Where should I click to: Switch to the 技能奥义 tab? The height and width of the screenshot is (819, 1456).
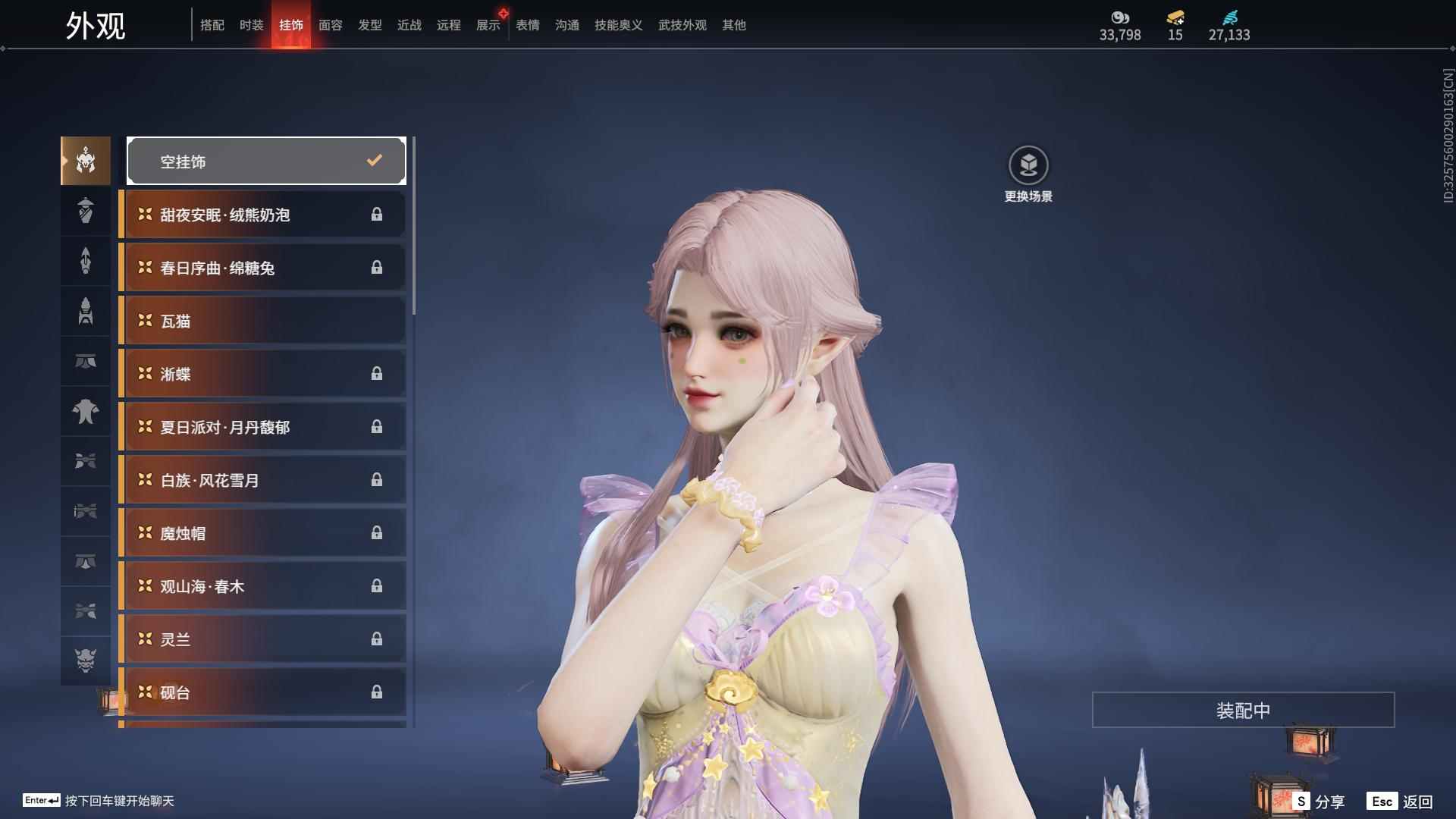(x=618, y=25)
